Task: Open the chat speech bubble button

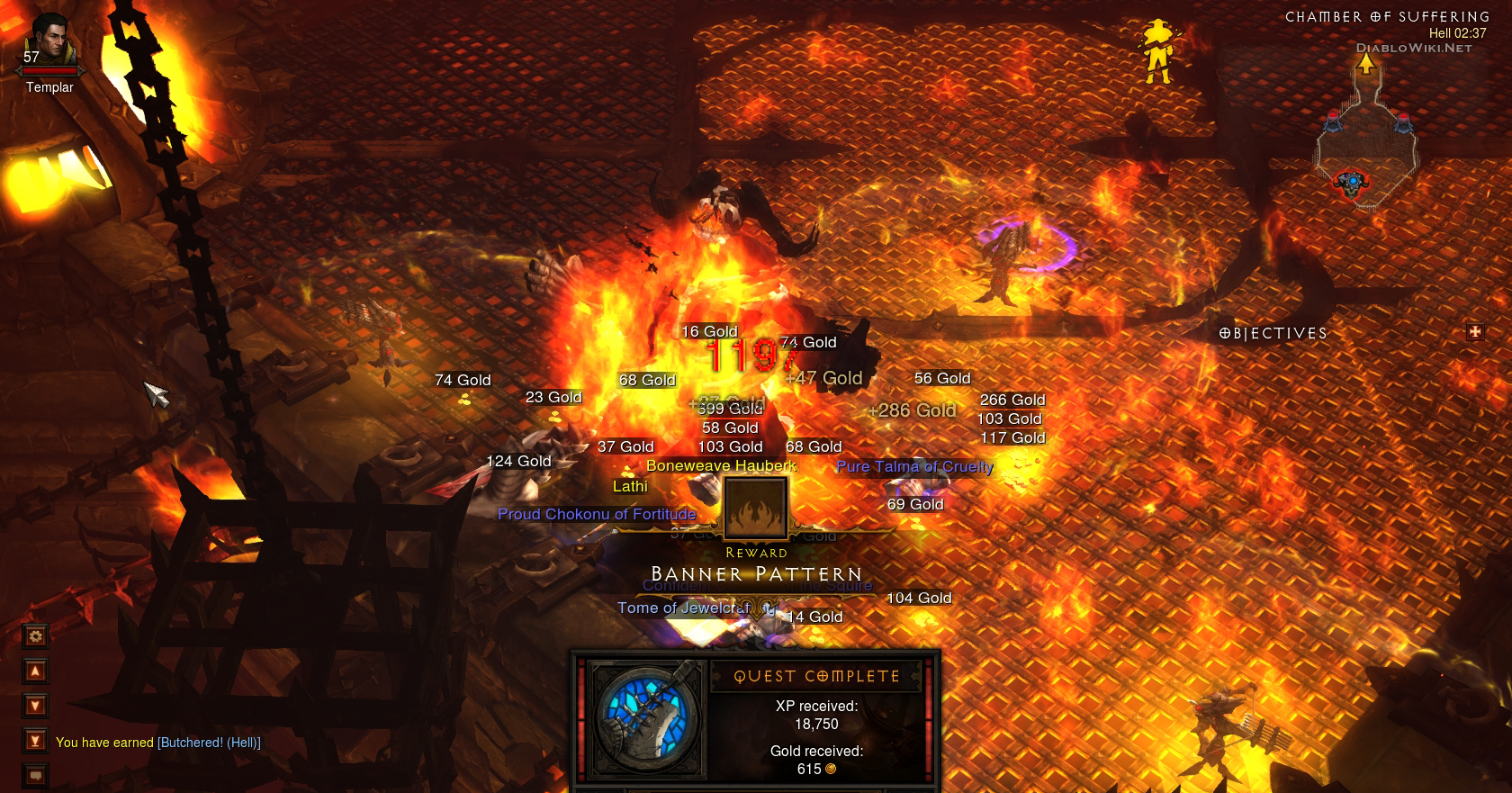Action: 35,775
